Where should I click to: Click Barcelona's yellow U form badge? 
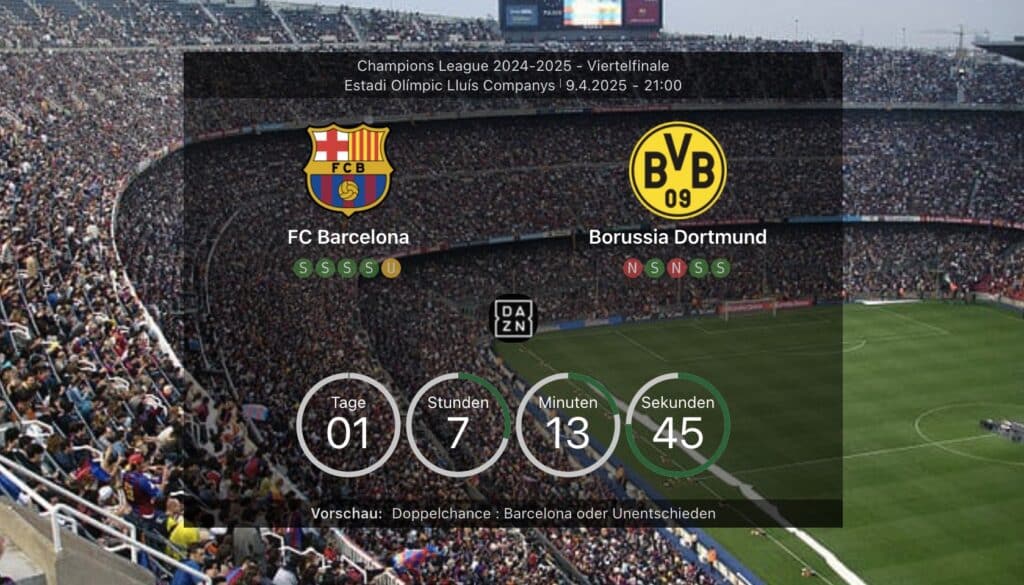tap(391, 267)
